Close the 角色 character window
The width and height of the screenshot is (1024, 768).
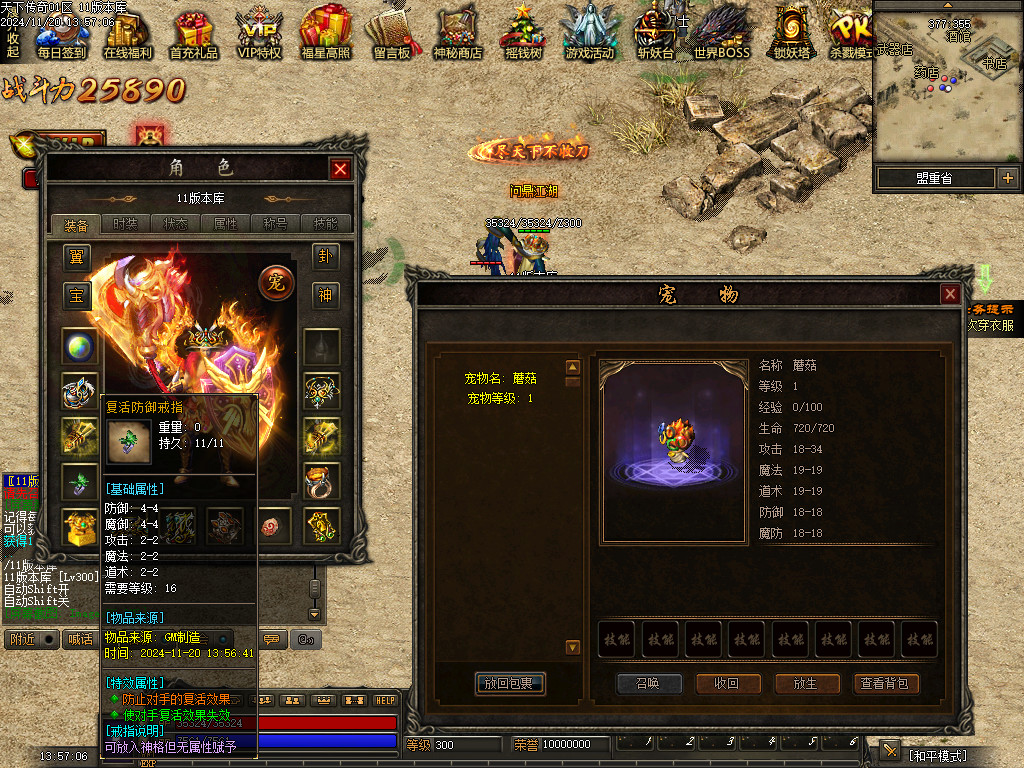[340, 169]
